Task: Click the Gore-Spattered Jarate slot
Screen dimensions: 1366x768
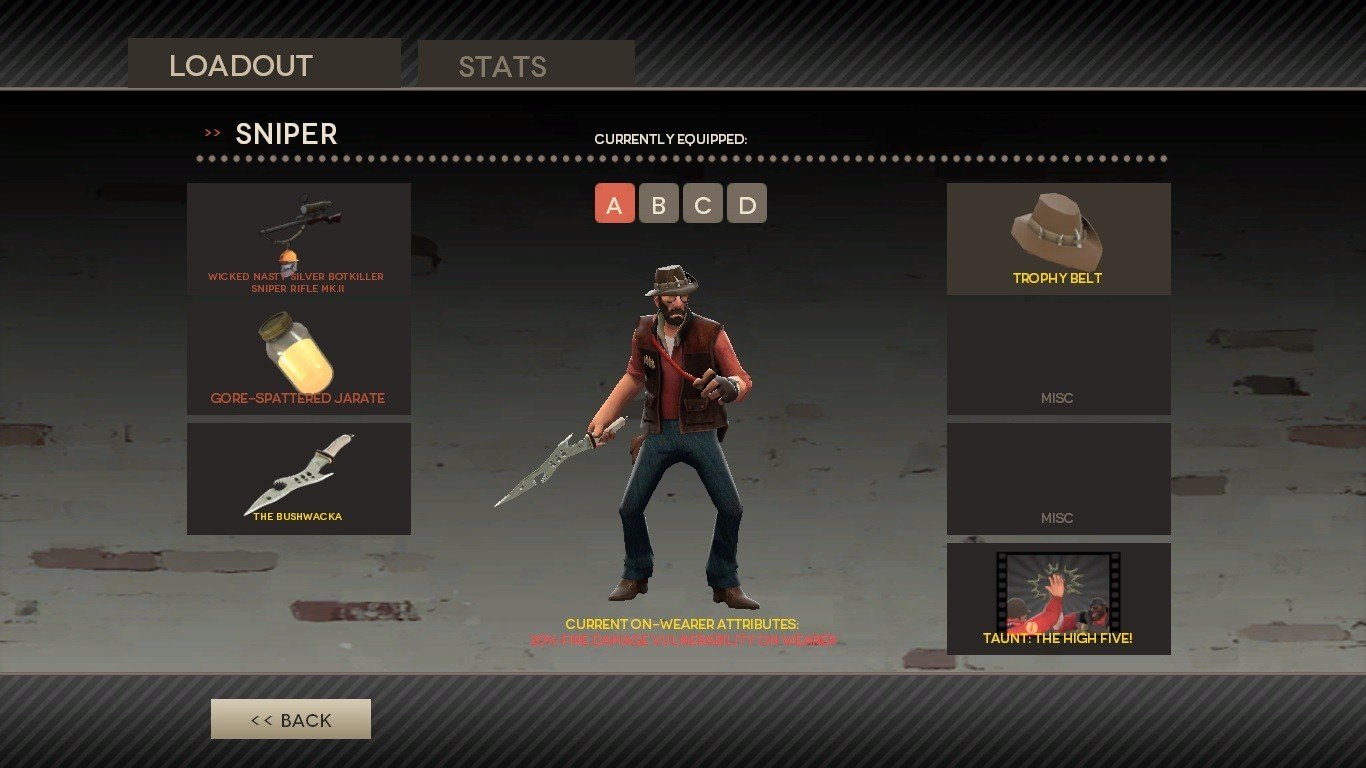Action: pyautogui.click(x=298, y=359)
